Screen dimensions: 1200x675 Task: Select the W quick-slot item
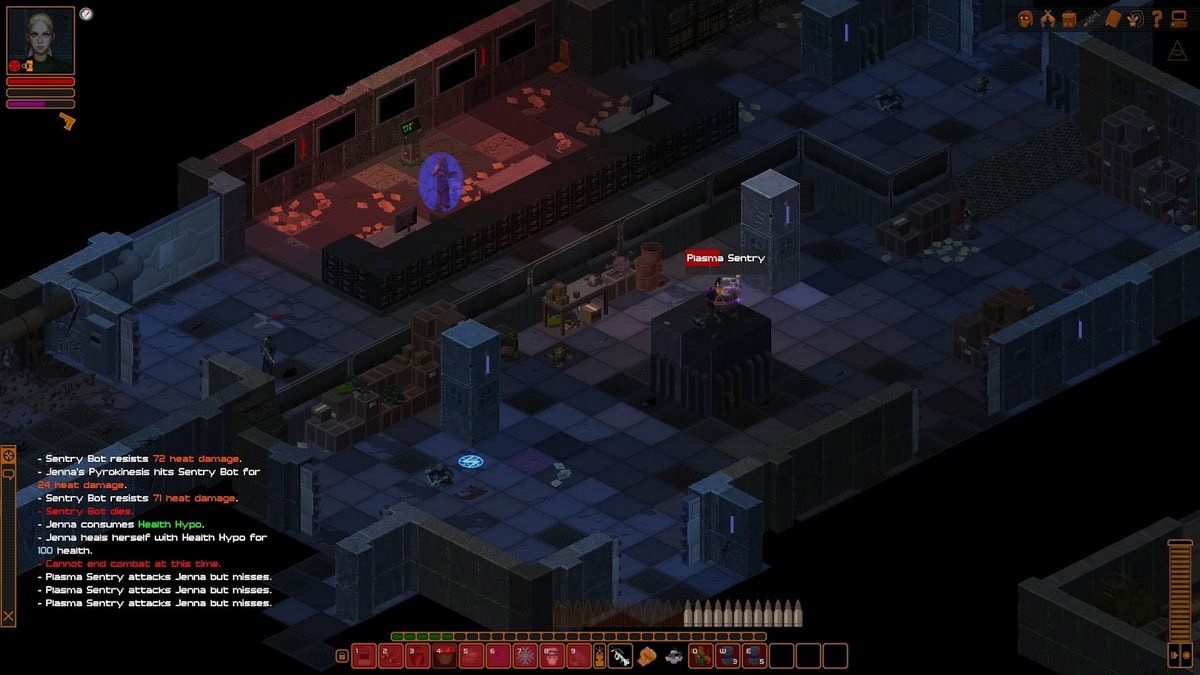pyautogui.click(x=728, y=656)
